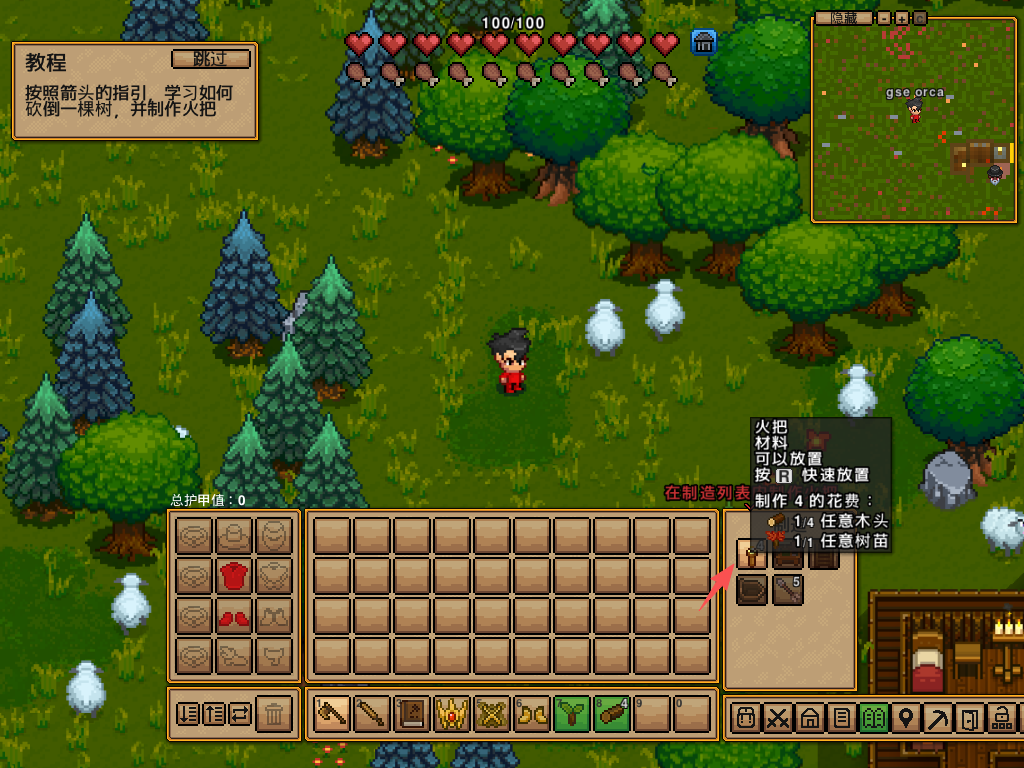
Task: Hide the minimap with the 隐藏 button
Action: 842,18
